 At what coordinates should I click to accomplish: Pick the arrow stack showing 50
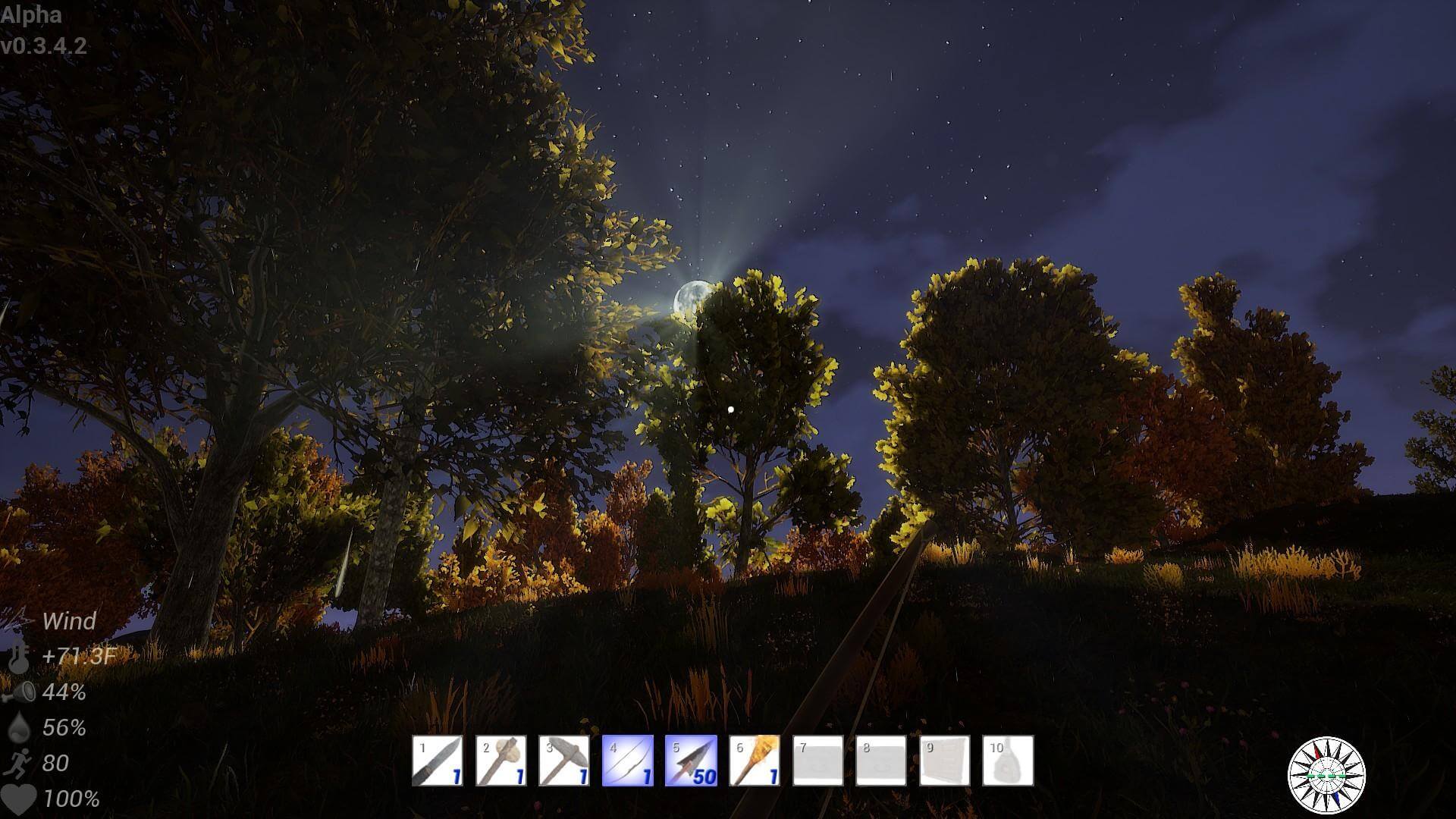(691, 761)
